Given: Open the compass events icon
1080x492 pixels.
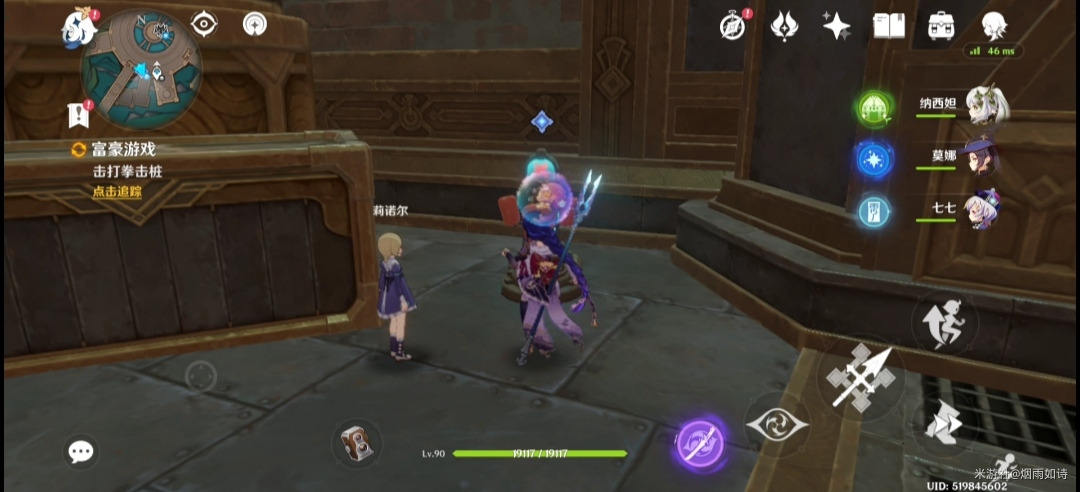Looking at the screenshot, I should click(x=733, y=26).
